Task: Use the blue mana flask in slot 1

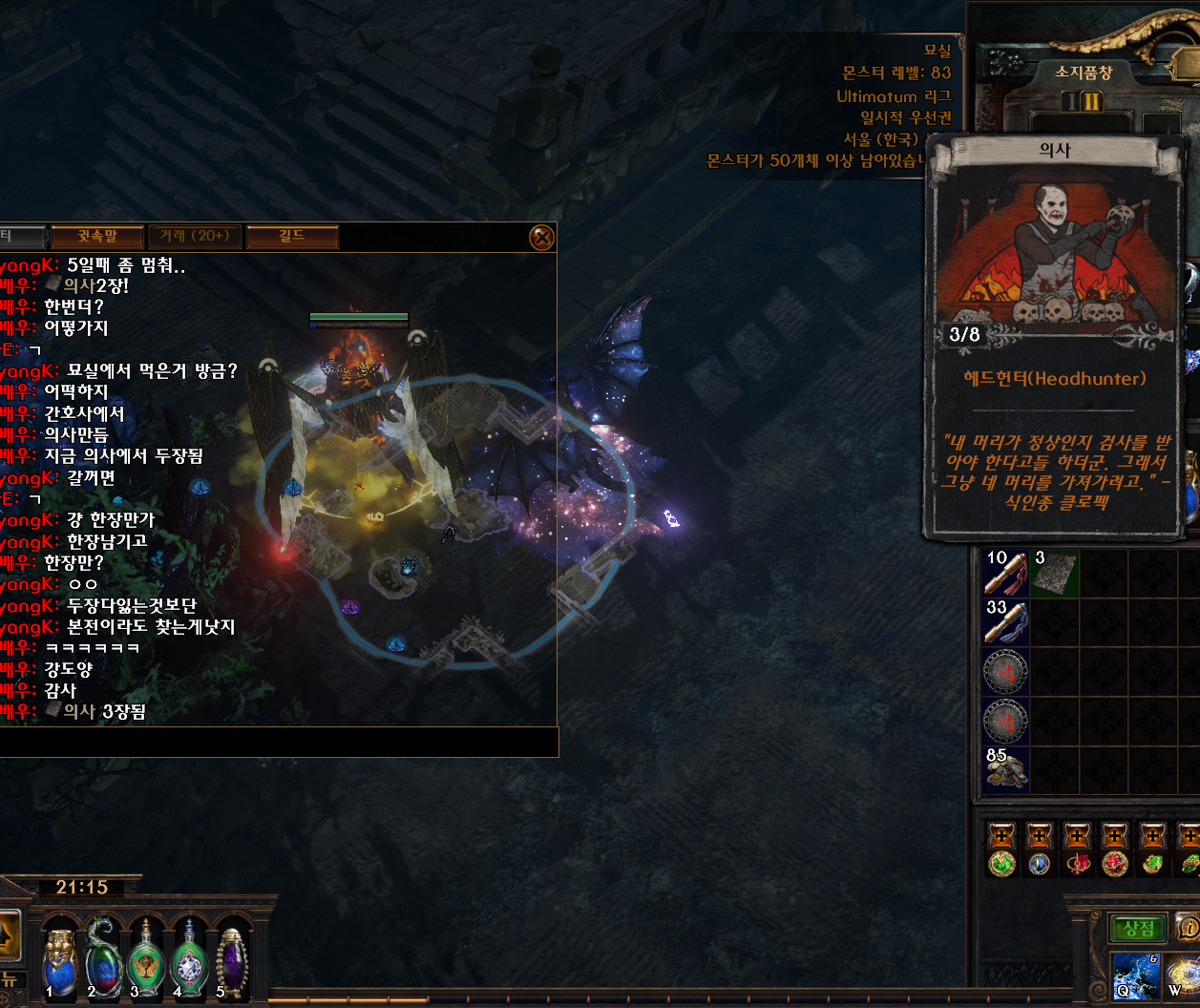Action: [x=61, y=961]
